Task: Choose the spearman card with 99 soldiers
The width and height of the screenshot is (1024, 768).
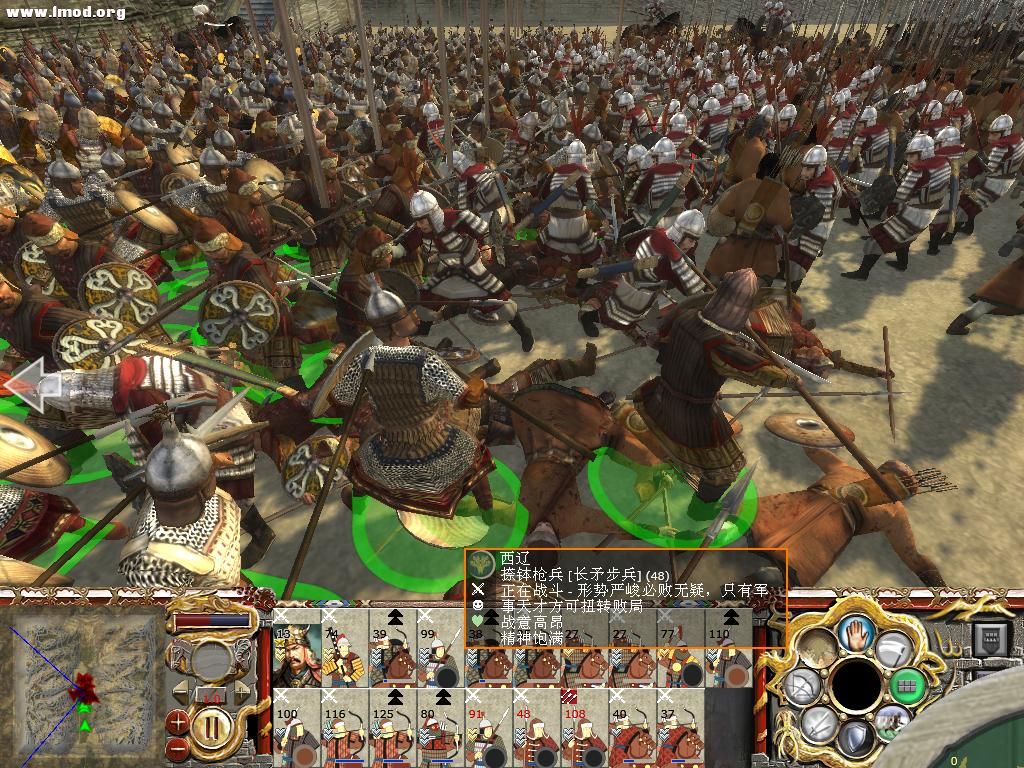Action: pos(441,652)
